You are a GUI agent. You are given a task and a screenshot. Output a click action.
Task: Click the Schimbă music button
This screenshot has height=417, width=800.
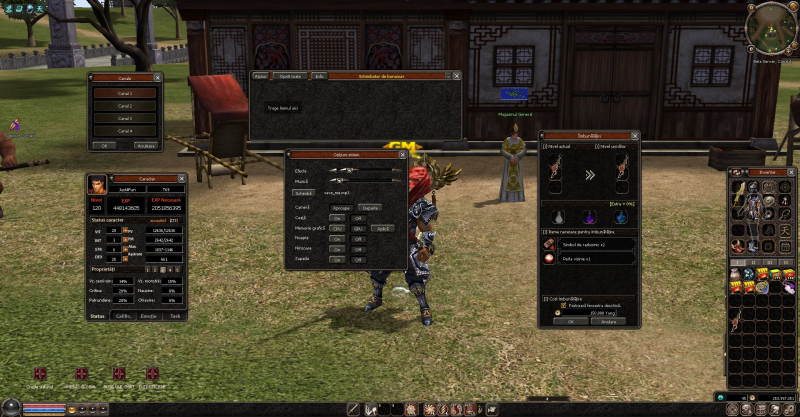coord(304,192)
